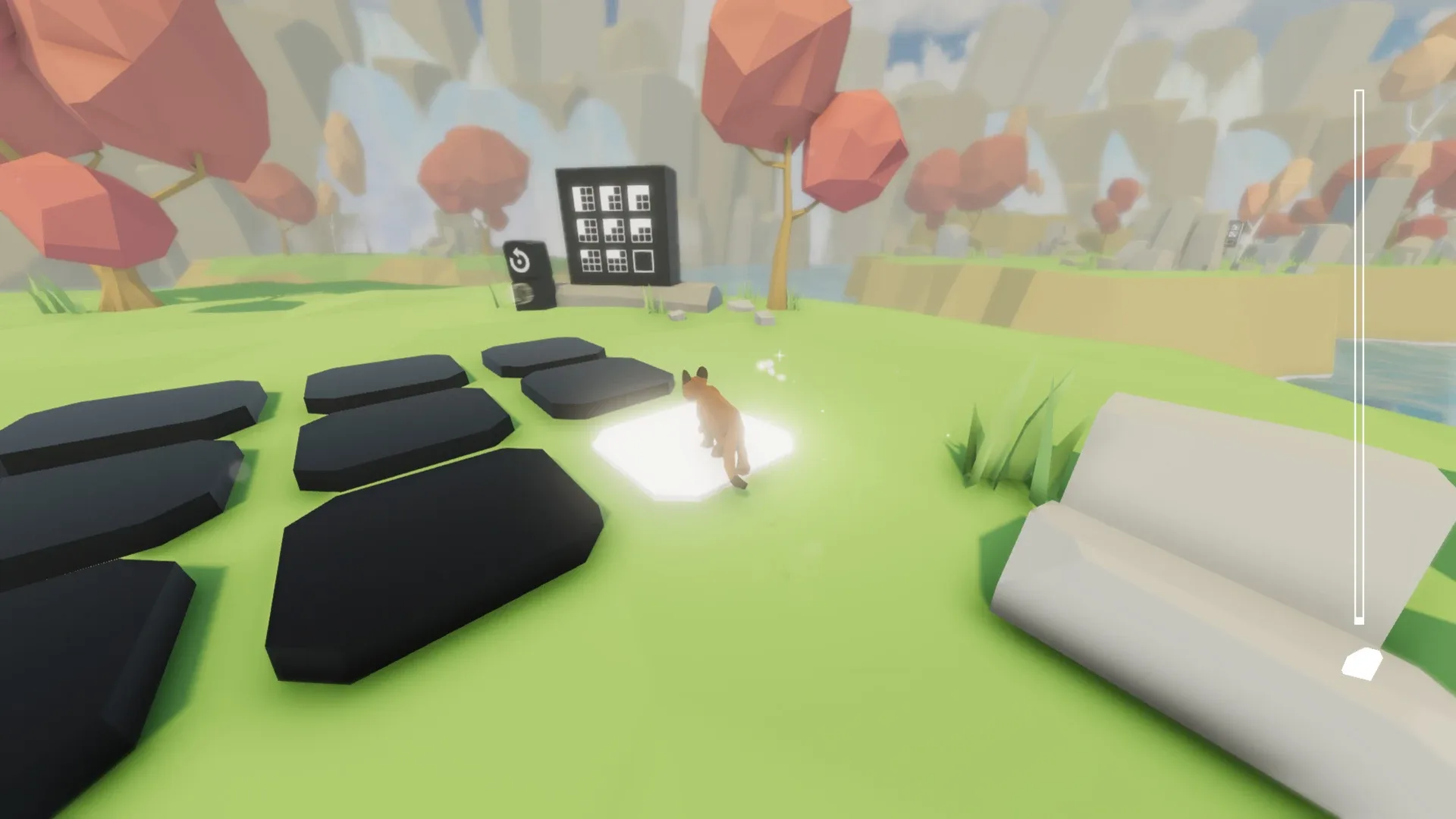Select the top-right pattern tile on the puzzle board

click(639, 198)
